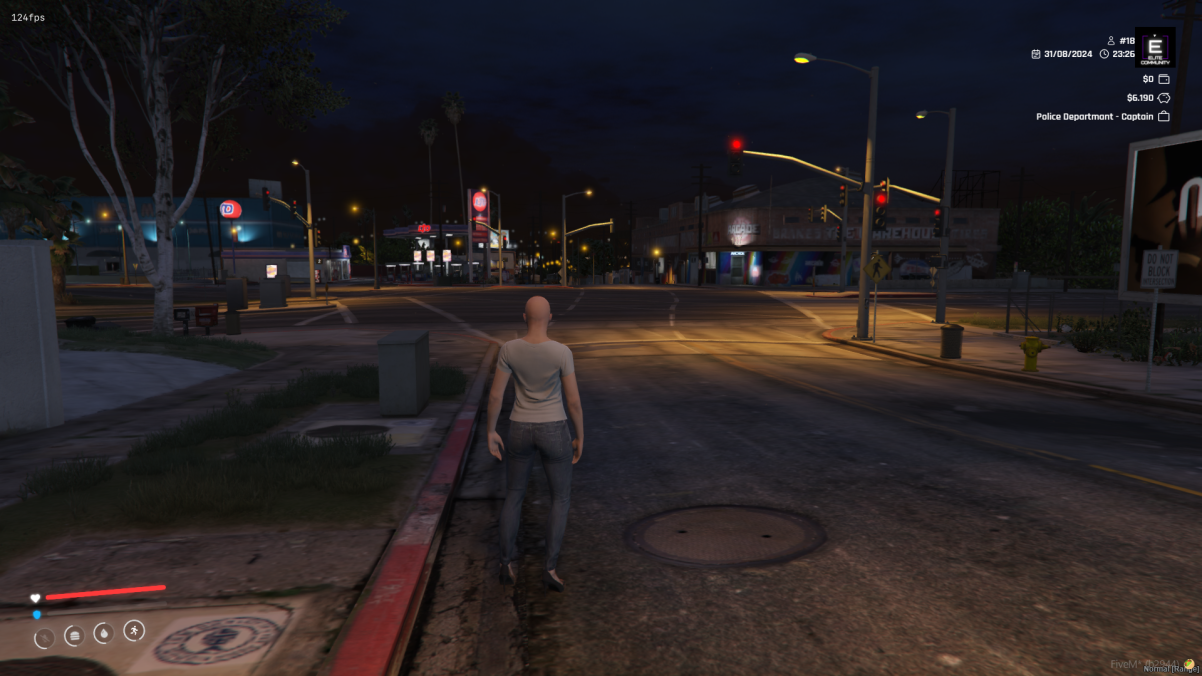Click the Elite Community server logo

click(x=1156, y=47)
